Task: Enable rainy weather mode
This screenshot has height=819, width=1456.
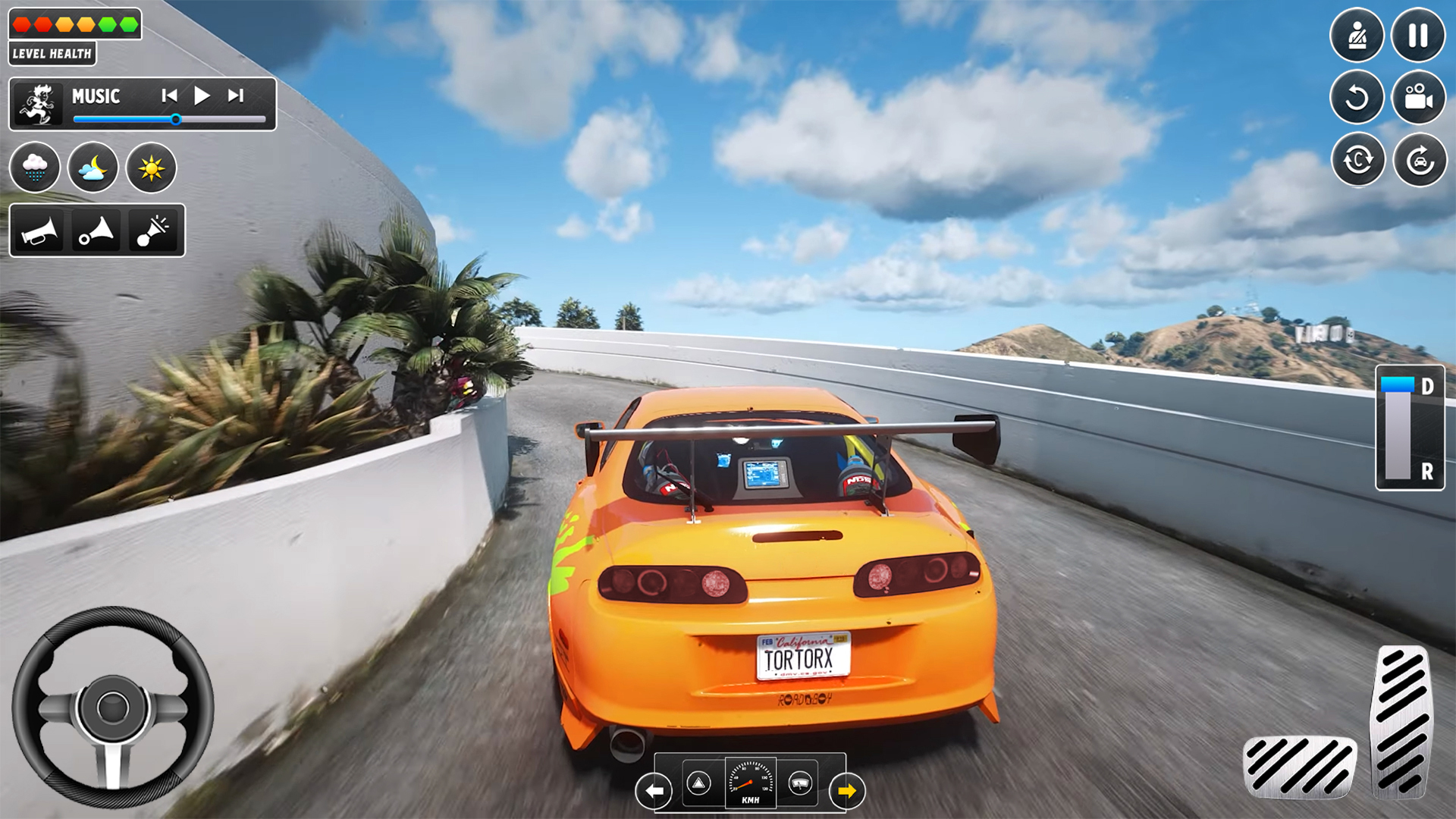Action: (x=34, y=168)
